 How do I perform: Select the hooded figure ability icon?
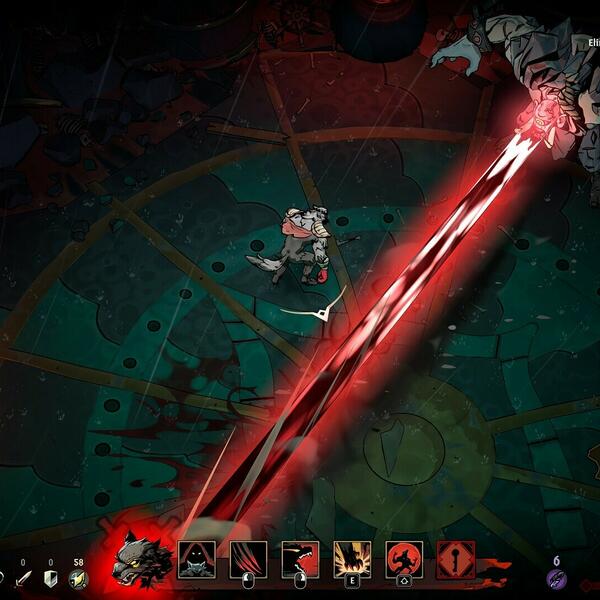pos(196,559)
